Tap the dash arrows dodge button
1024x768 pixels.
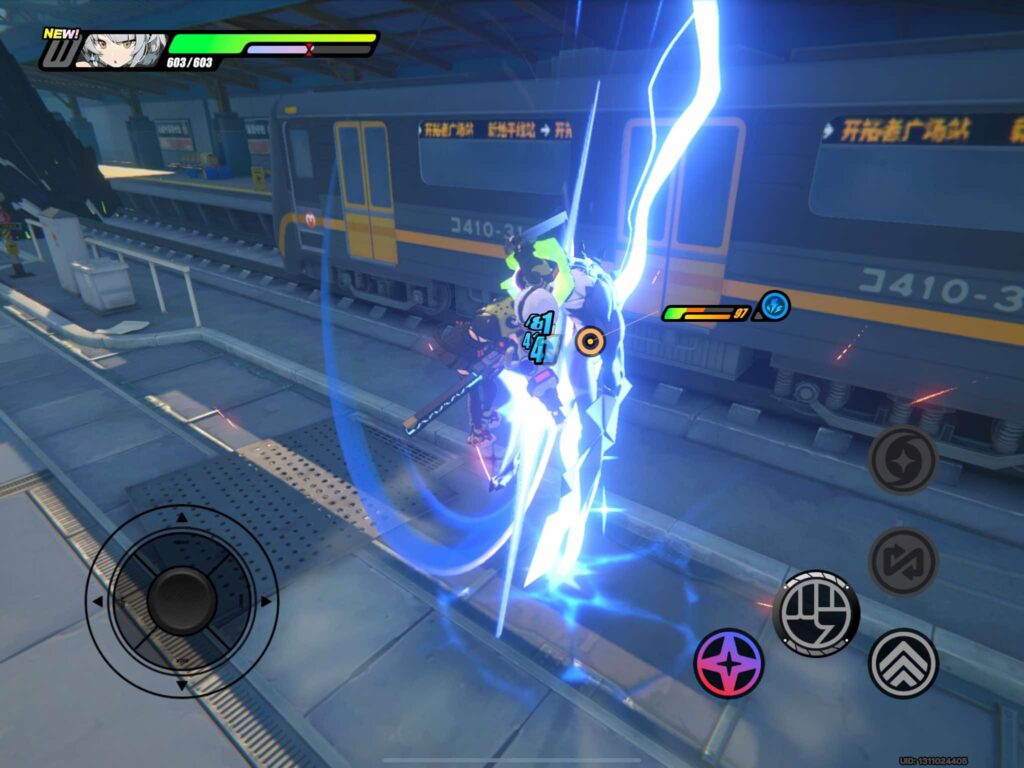point(903,663)
